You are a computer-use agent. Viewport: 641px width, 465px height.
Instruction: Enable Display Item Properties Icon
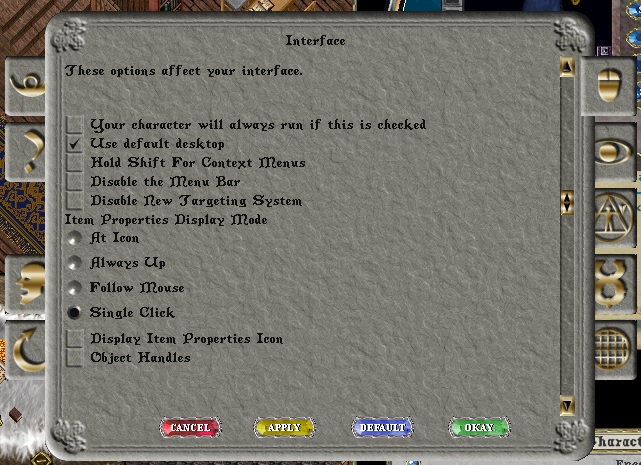coord(75,340)
